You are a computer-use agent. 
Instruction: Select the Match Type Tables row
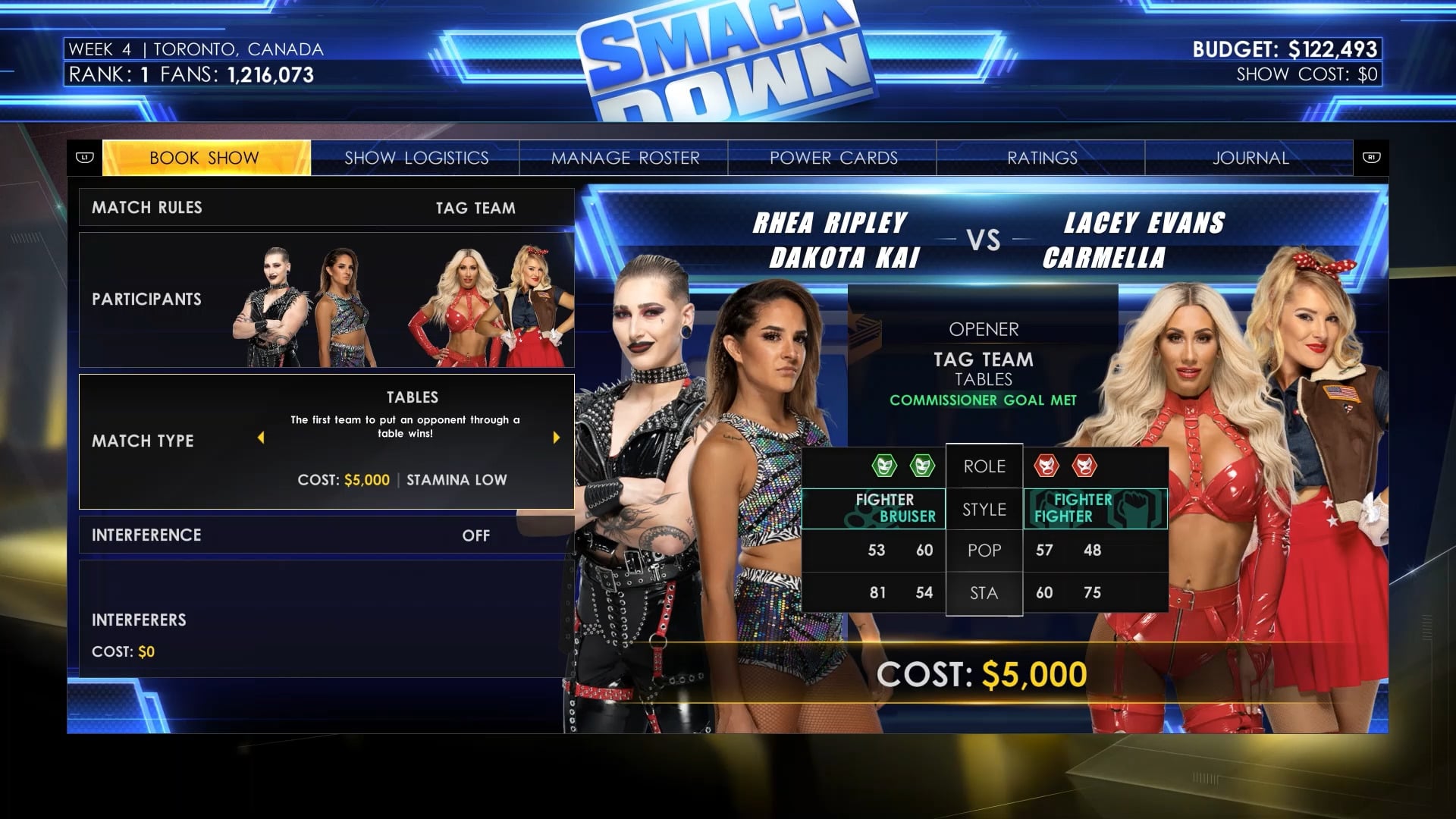click(x=326, y=441)
